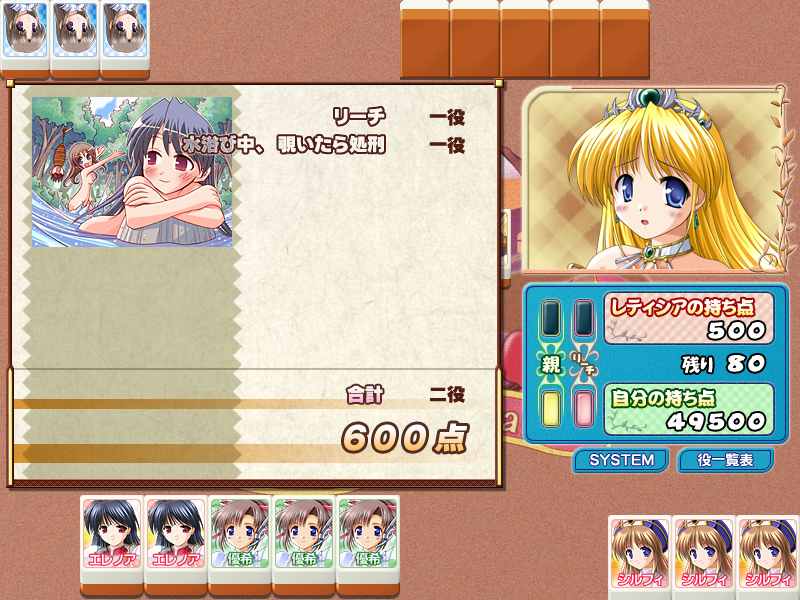Show the 役一覧表 yaku list
The width and height of the screenshot is (800, 600).
(x=725, y=460)
